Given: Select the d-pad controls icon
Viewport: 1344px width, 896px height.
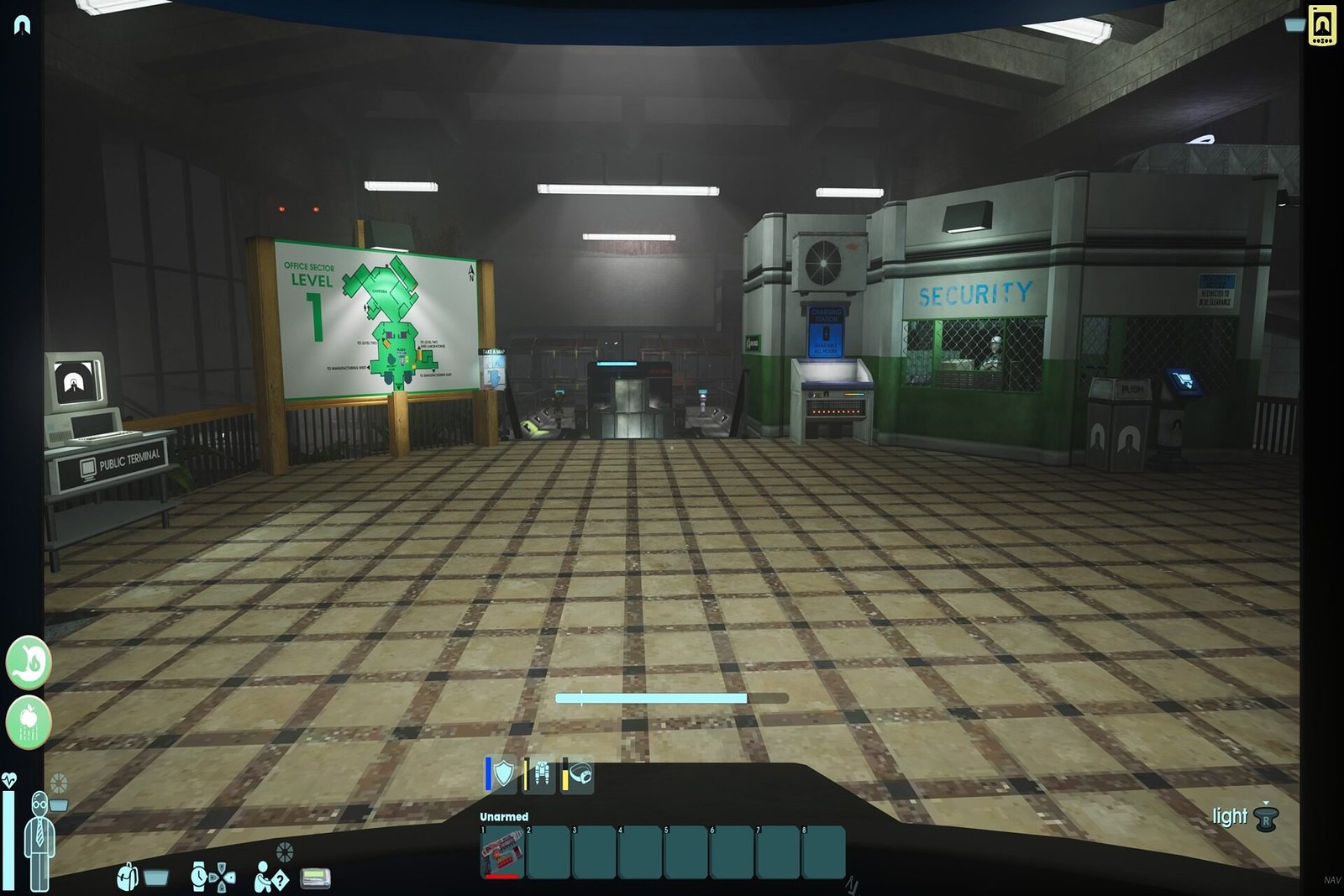Looking at the screenshot, I should coord(222,878).
